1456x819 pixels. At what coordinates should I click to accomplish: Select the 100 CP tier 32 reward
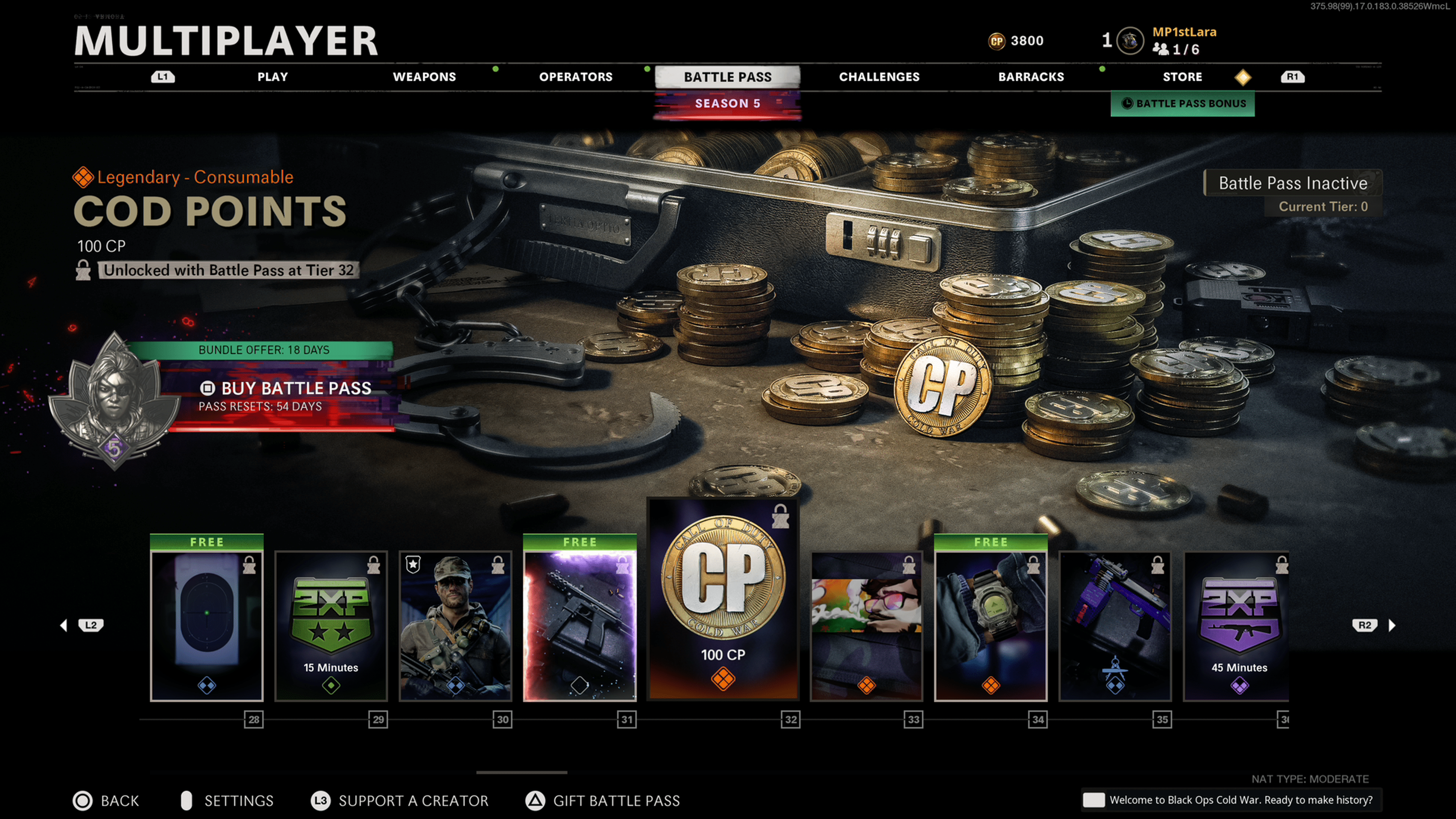click(x=723, y=599)
